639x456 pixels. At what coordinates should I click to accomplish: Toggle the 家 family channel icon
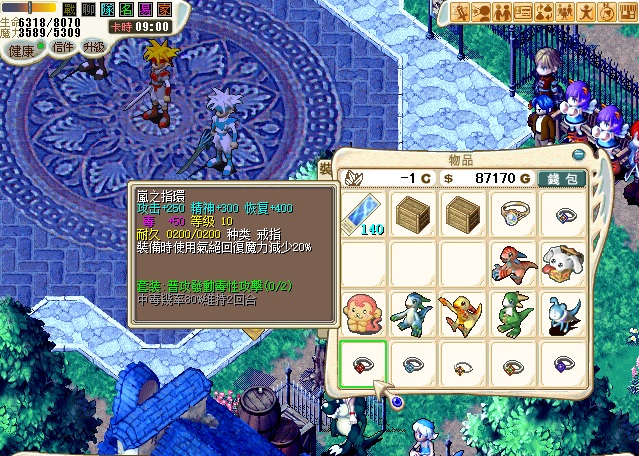(164, 8)
